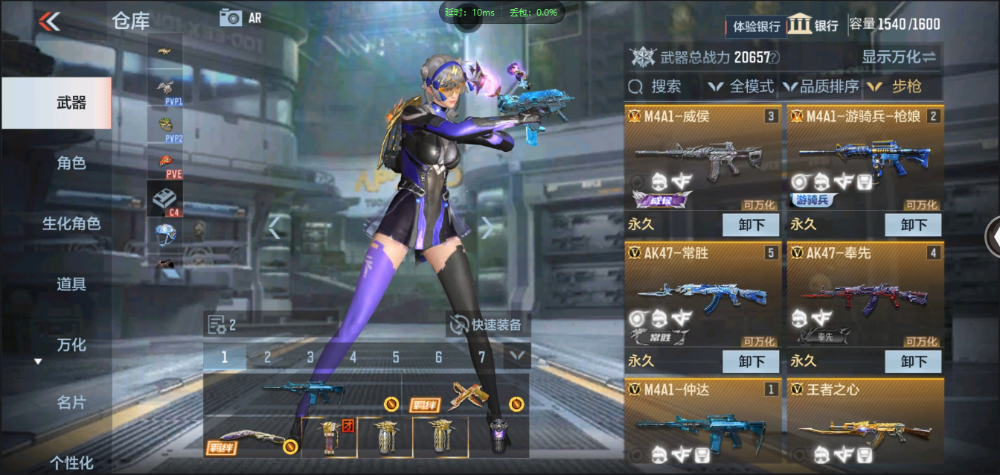Switch to loadout slot 4
This screenshot has height=475, width=1000.
pos(352,357)
